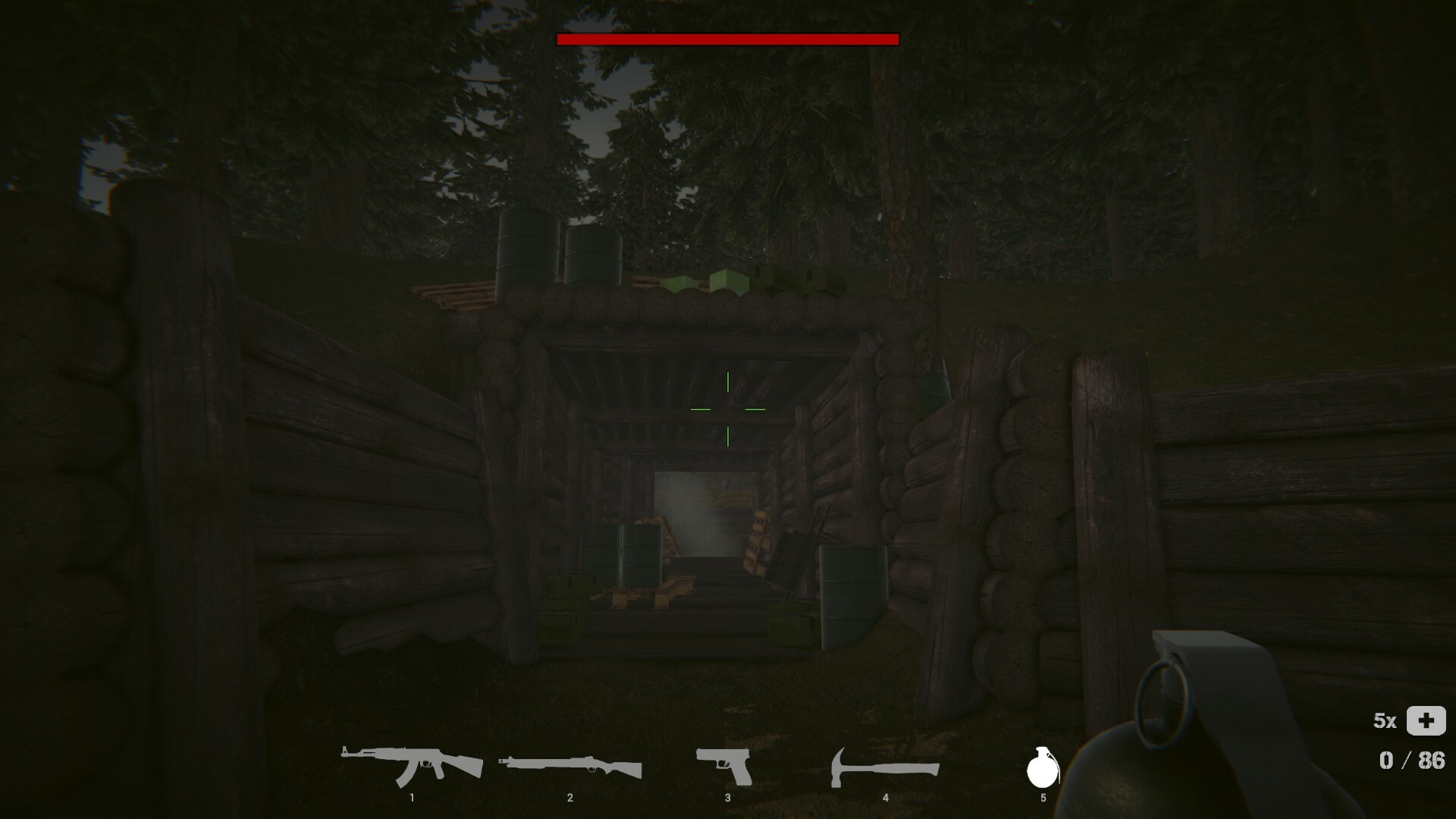Click slot number 5 label
The image size is (1456, 819).
coord(1045,797)
